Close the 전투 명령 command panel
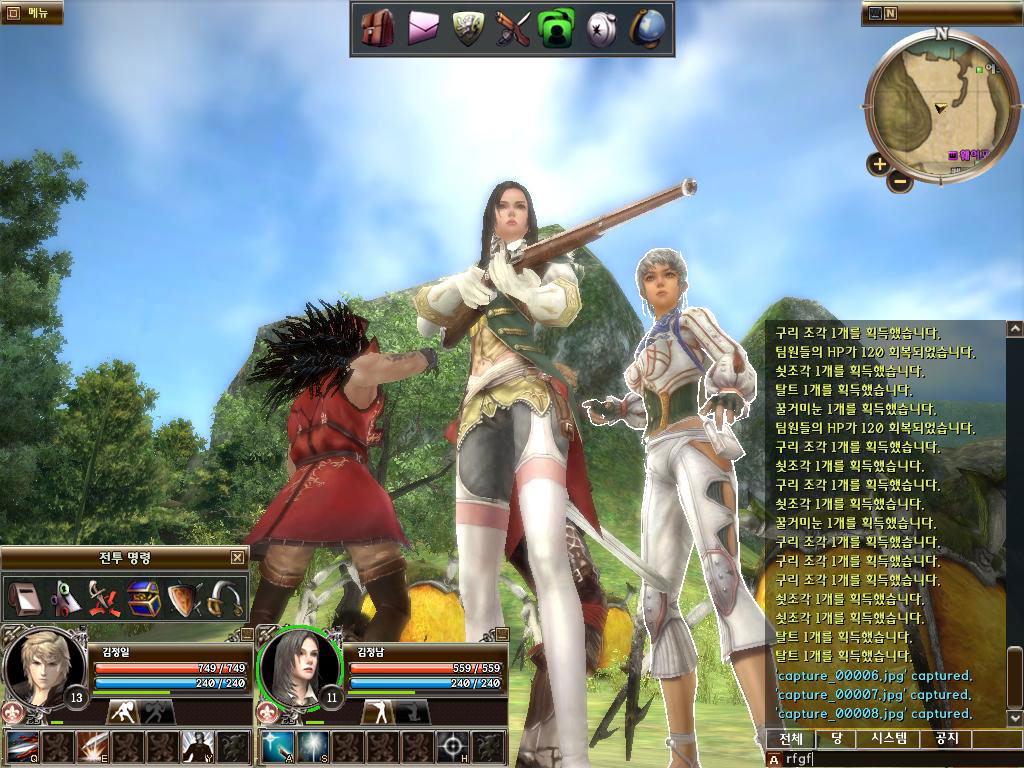1024x768 pixels. click(x=237, y=558)
